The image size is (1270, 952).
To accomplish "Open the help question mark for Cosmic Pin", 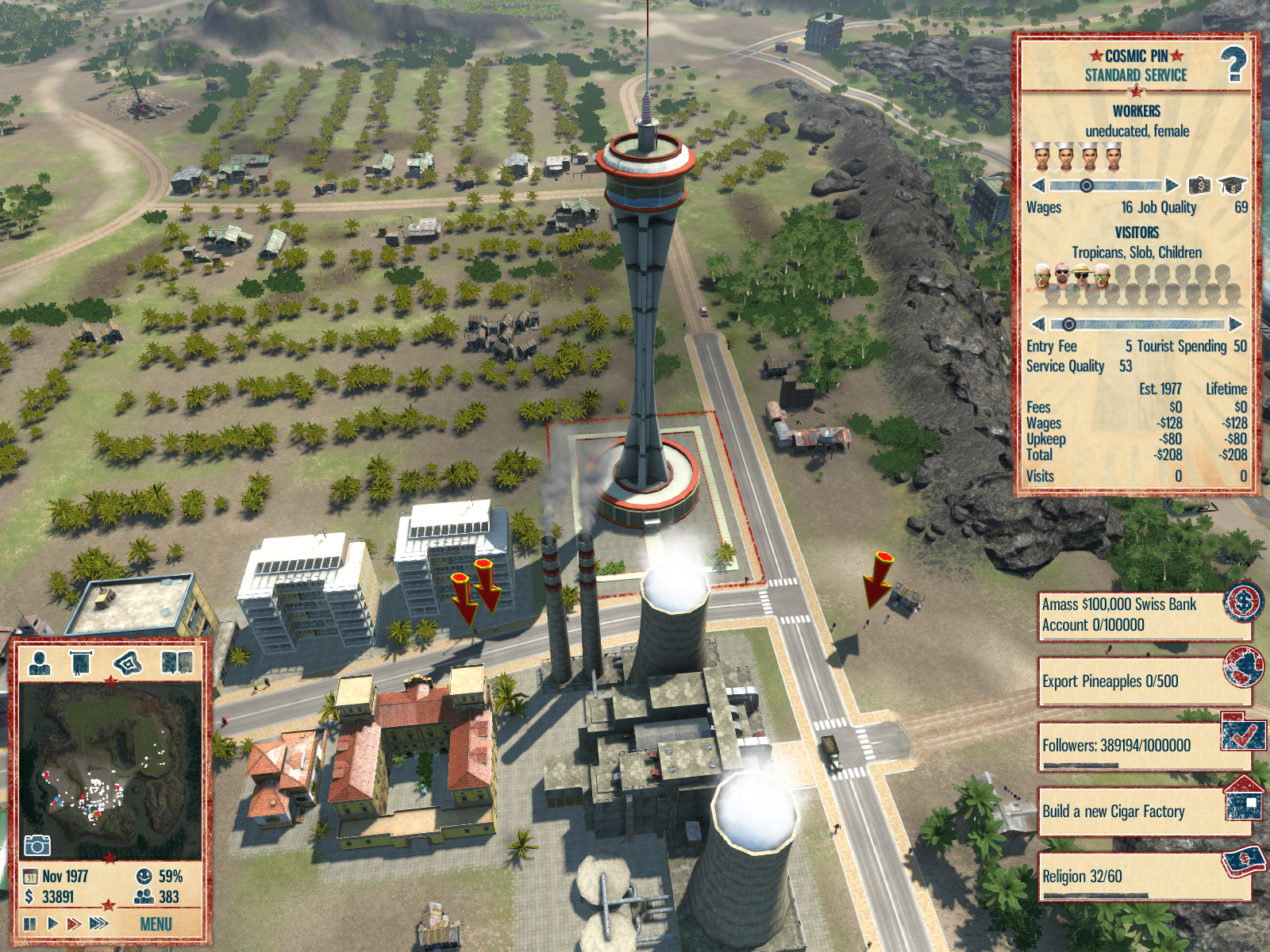I will [x=1233, y=64].
